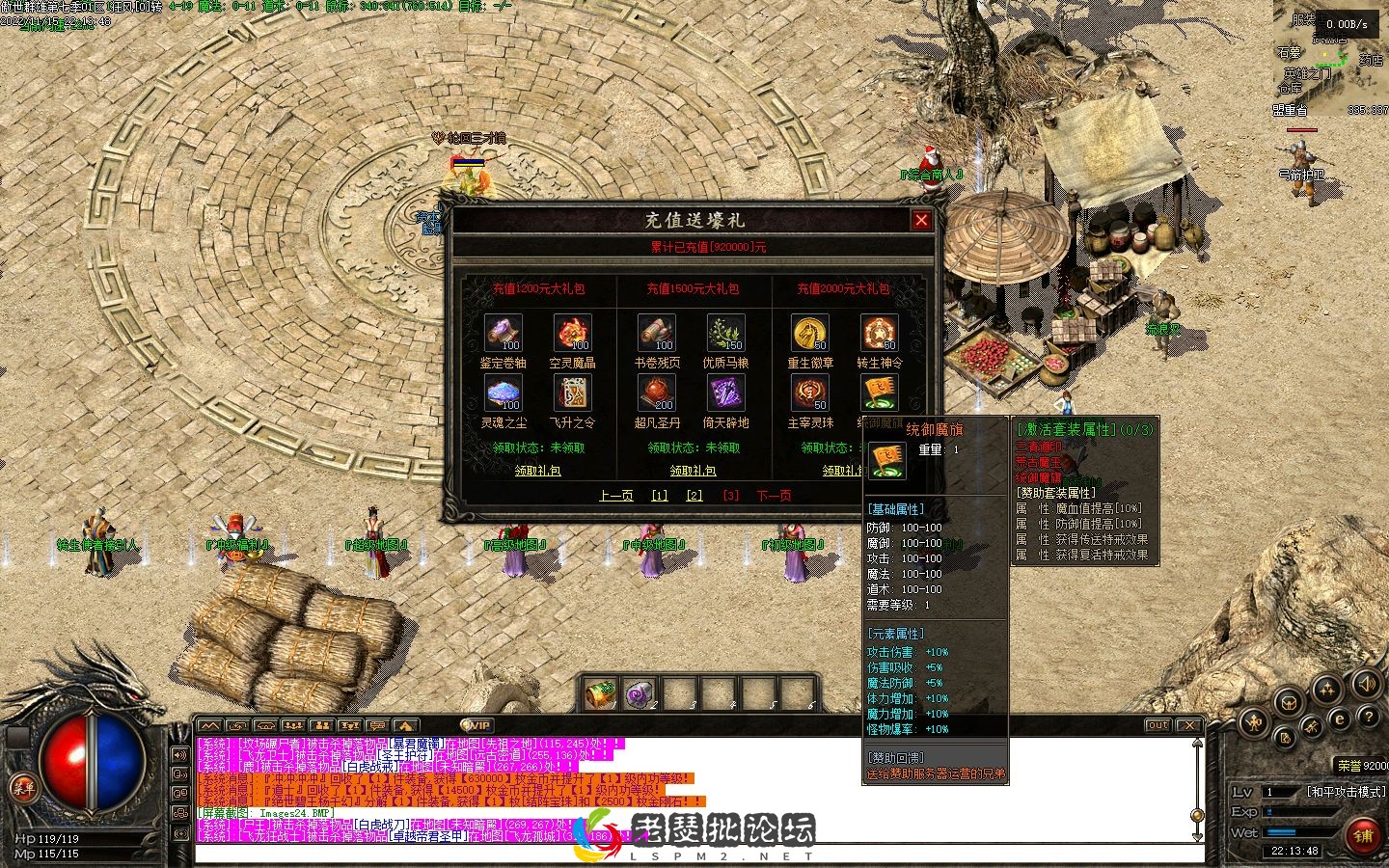Select the 重生徽章 gold badge icon
Viewport: 1389px width, 868px height.
[x=809, y=334]
